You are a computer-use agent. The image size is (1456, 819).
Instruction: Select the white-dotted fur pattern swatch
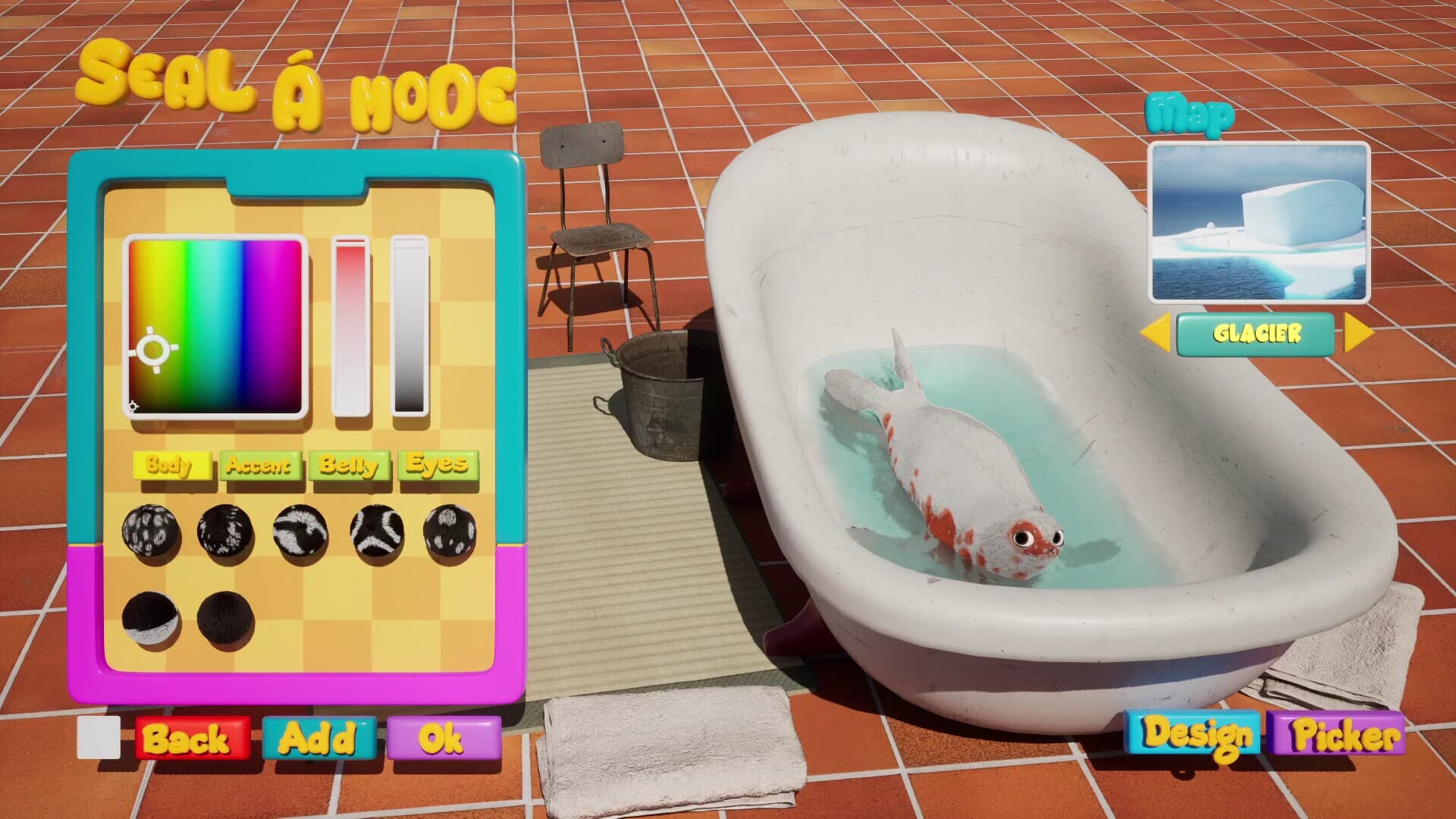point(449,529)
